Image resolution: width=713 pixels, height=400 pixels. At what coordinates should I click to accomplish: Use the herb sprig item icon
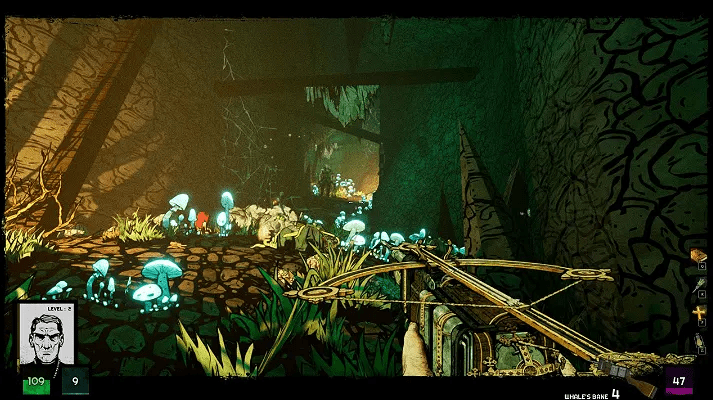699,285
